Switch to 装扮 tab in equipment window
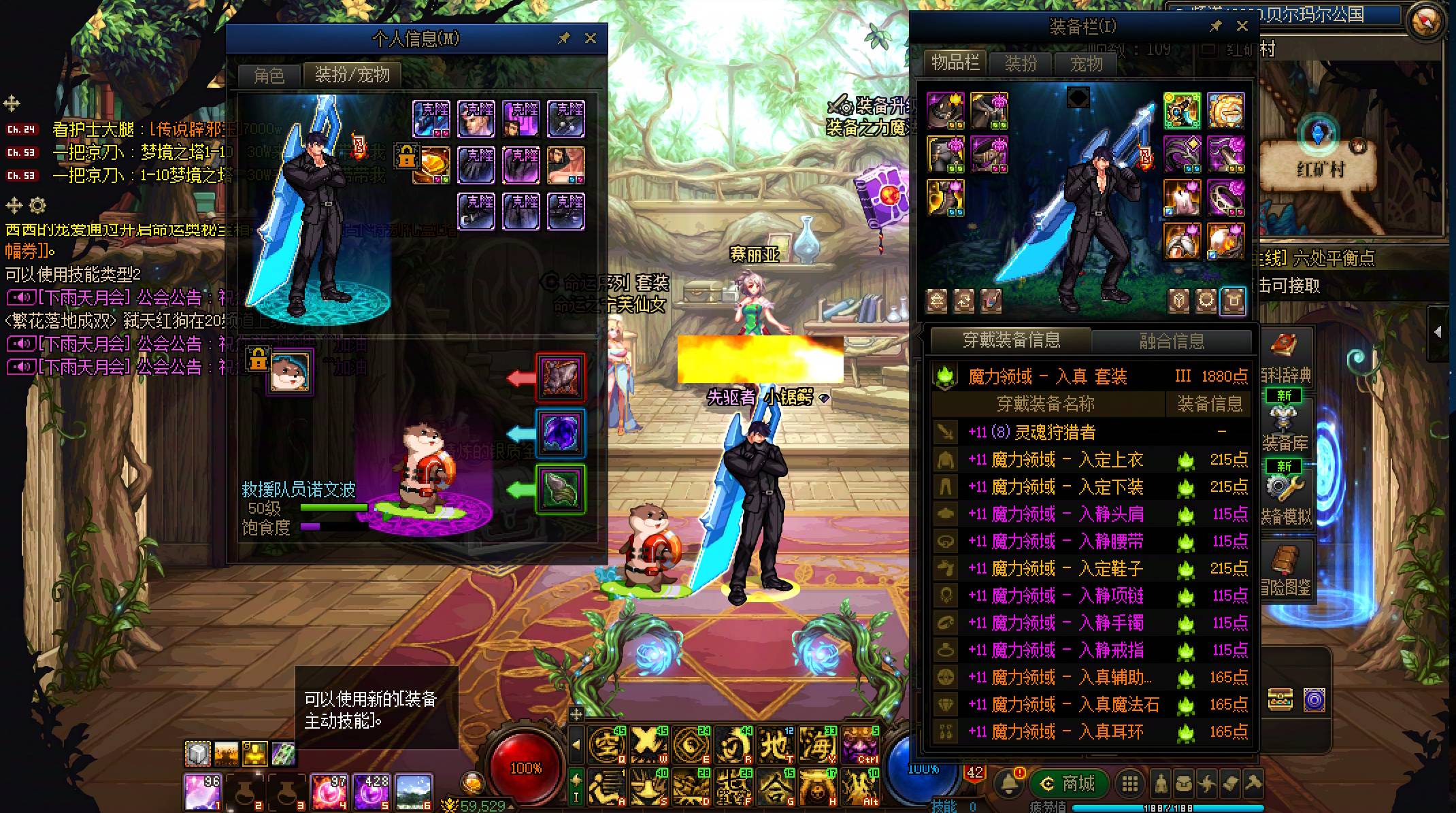The width and height of the screenshot is (1456, 813). click(1021, 64)
